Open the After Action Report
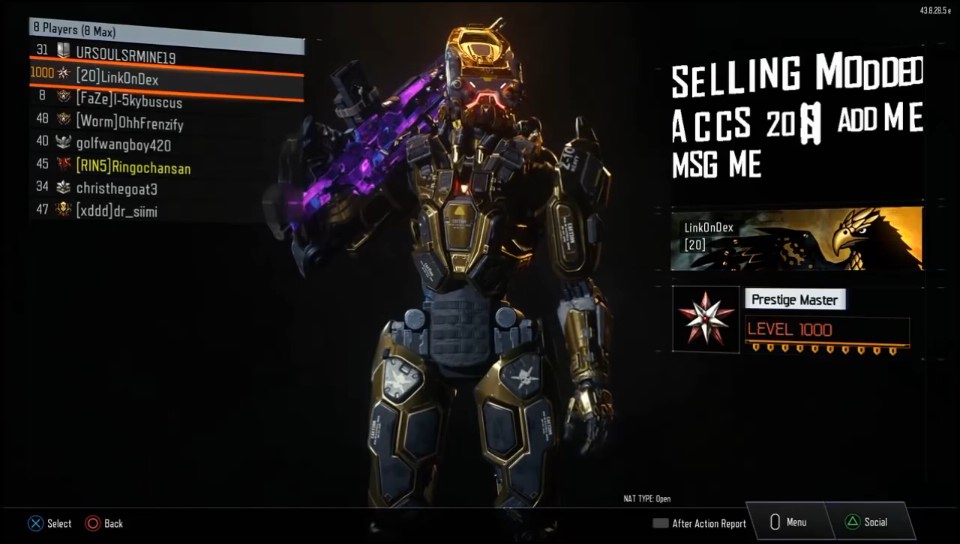 pyautogui.click(x=700, y=523)
